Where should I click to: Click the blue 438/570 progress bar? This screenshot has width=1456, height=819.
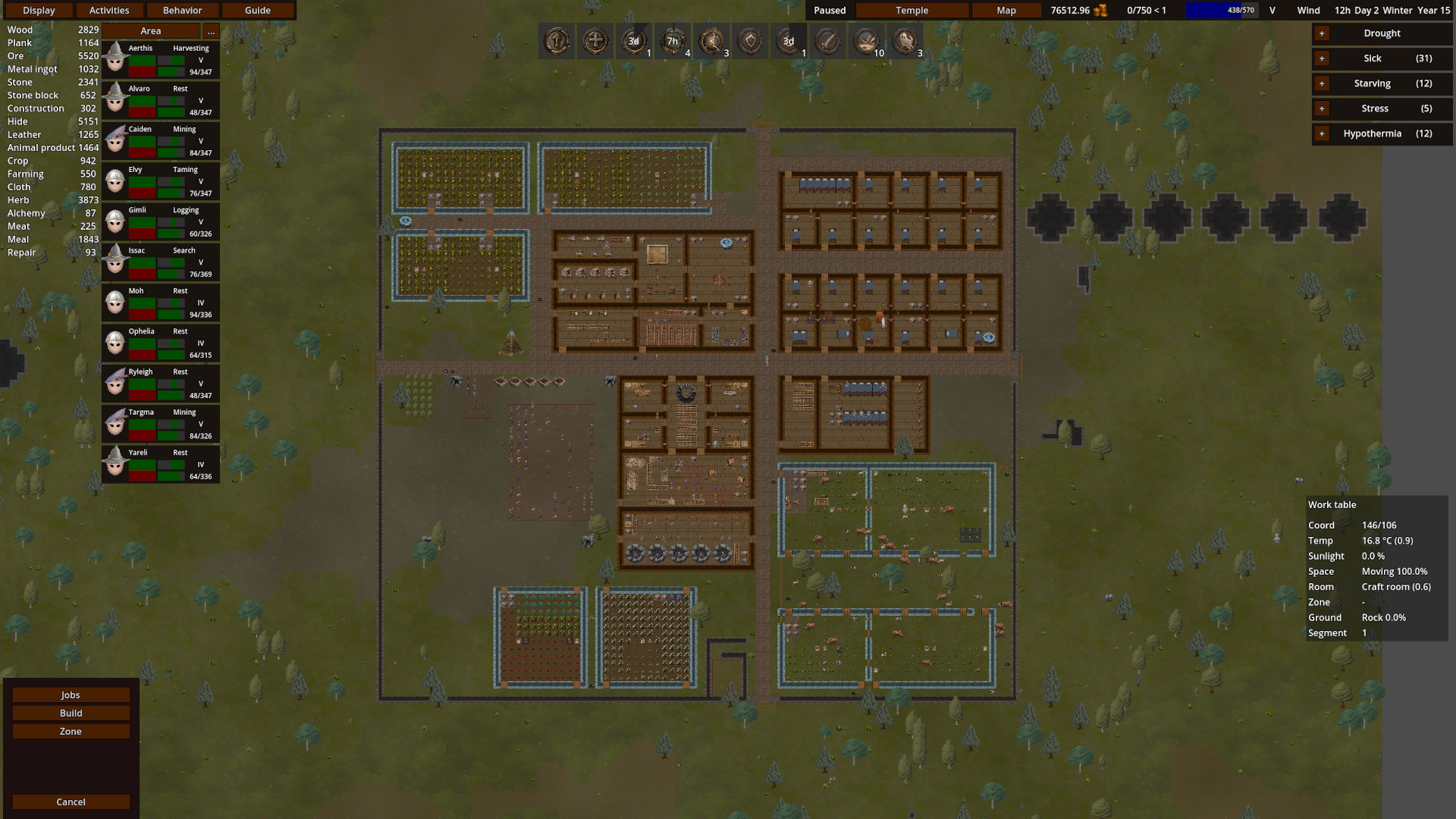click(1221, 11)
